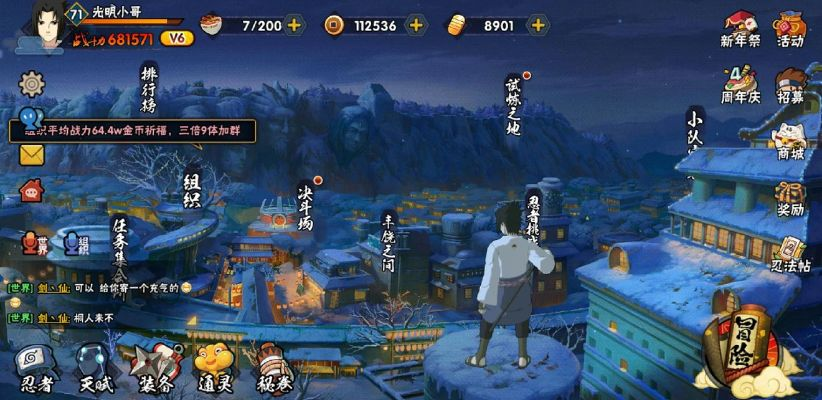Add copper coins with plus button
822x400 pixels.
point(416,25)
